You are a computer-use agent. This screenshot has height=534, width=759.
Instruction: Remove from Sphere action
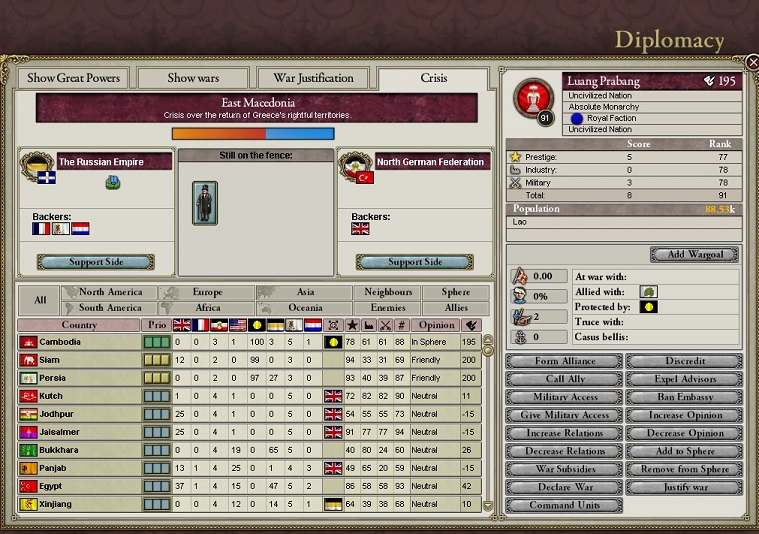tap(685, 469)
